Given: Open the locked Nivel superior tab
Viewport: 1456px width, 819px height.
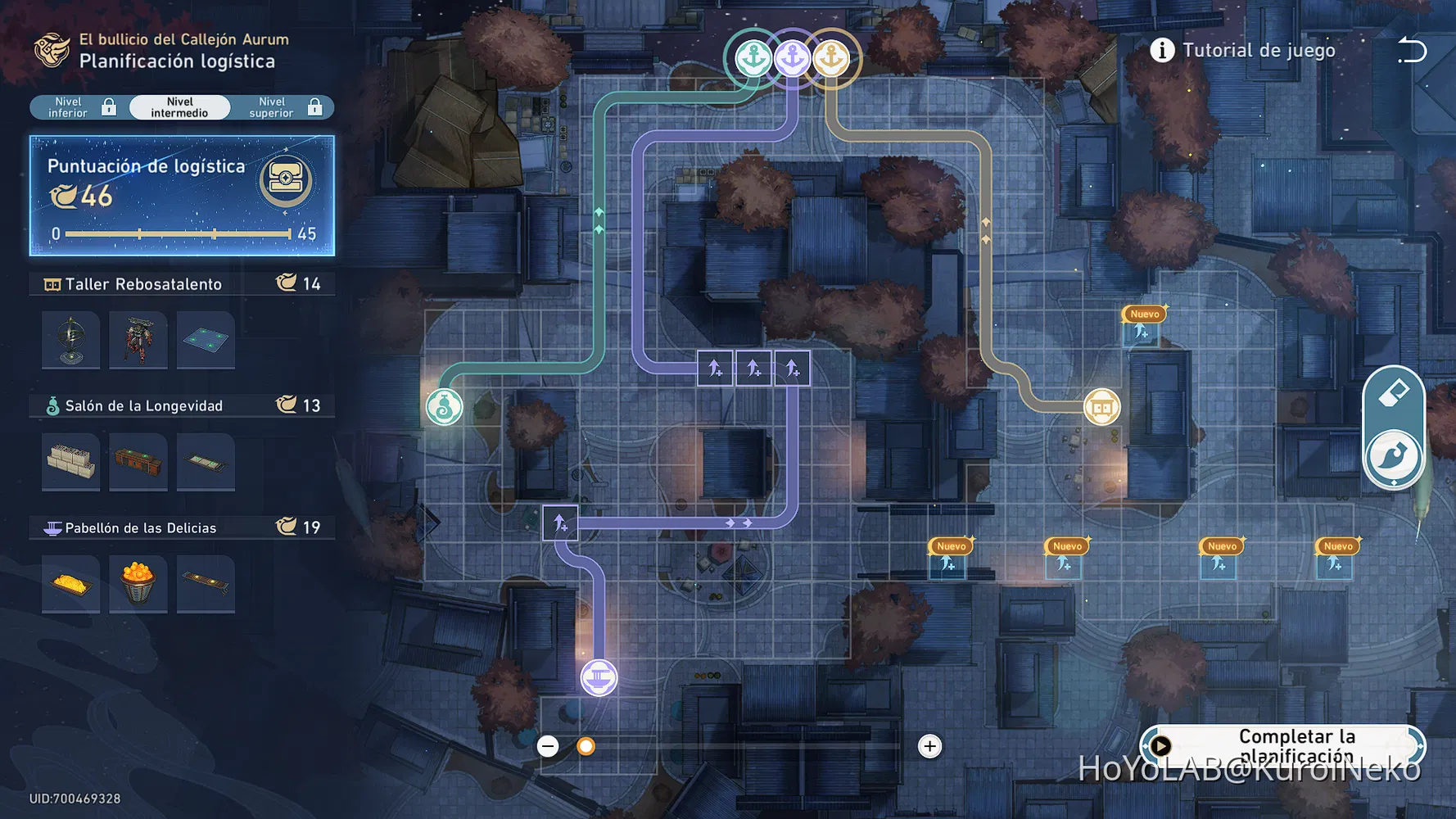Looking at the screenshot, I should 272,106.
